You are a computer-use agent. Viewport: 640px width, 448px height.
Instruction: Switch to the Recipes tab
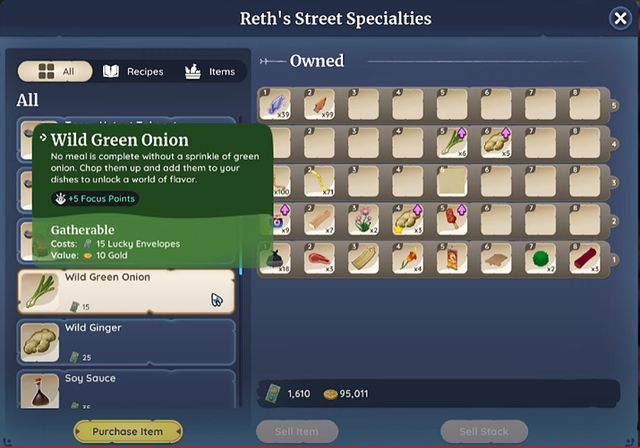pos(133,72)
